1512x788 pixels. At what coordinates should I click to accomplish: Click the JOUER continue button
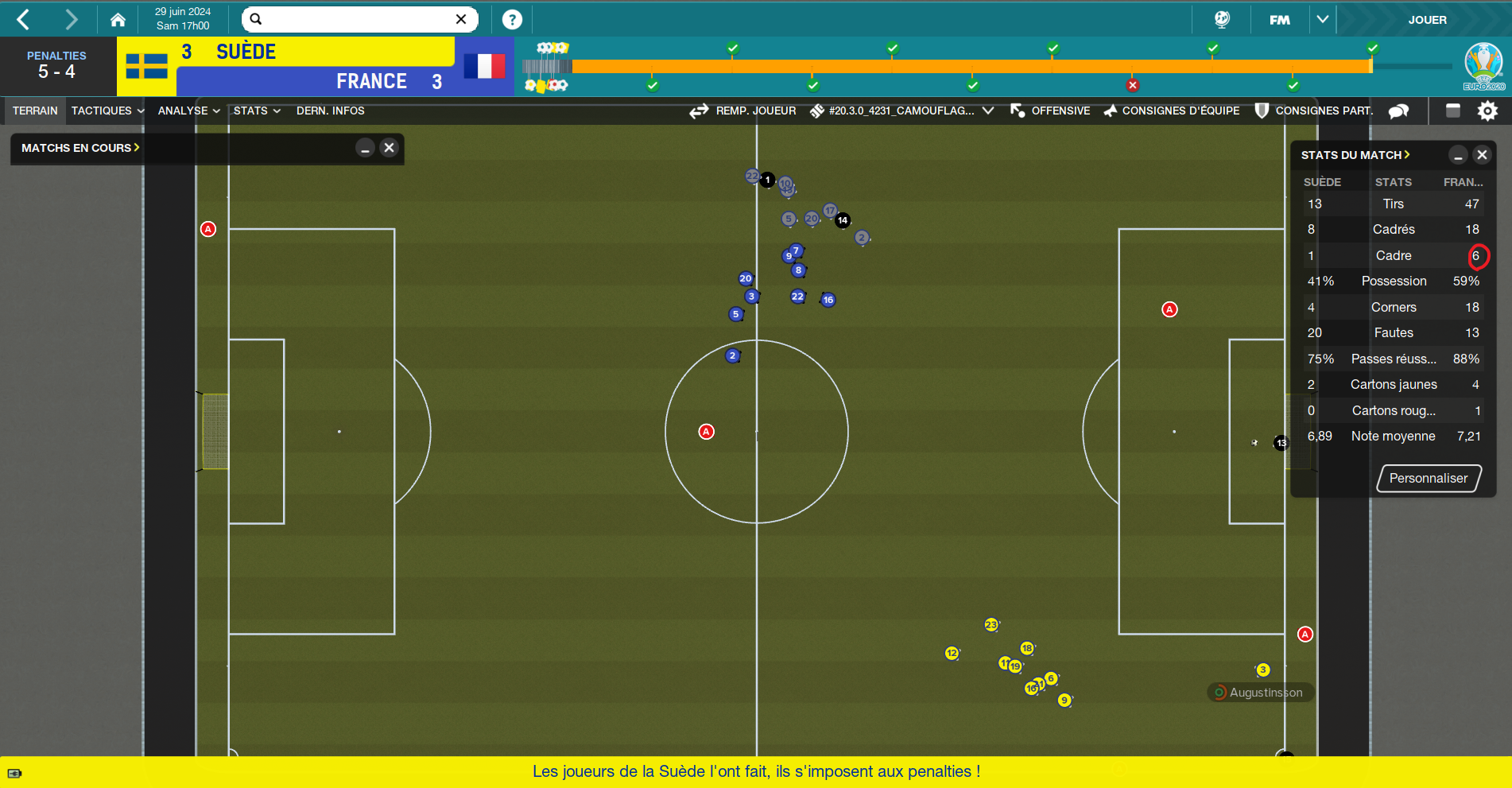(x=1427, y=20)
